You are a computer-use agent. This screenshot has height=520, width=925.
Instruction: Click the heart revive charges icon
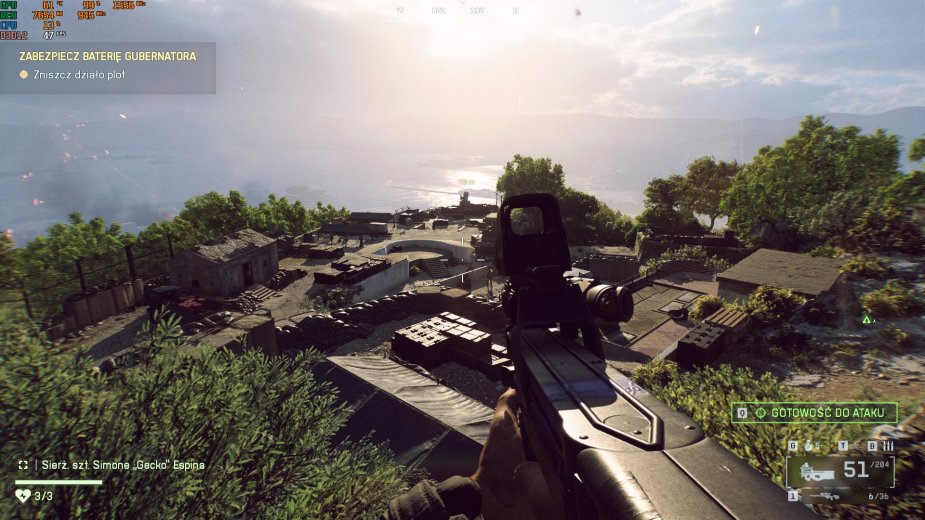pos(22,495)
